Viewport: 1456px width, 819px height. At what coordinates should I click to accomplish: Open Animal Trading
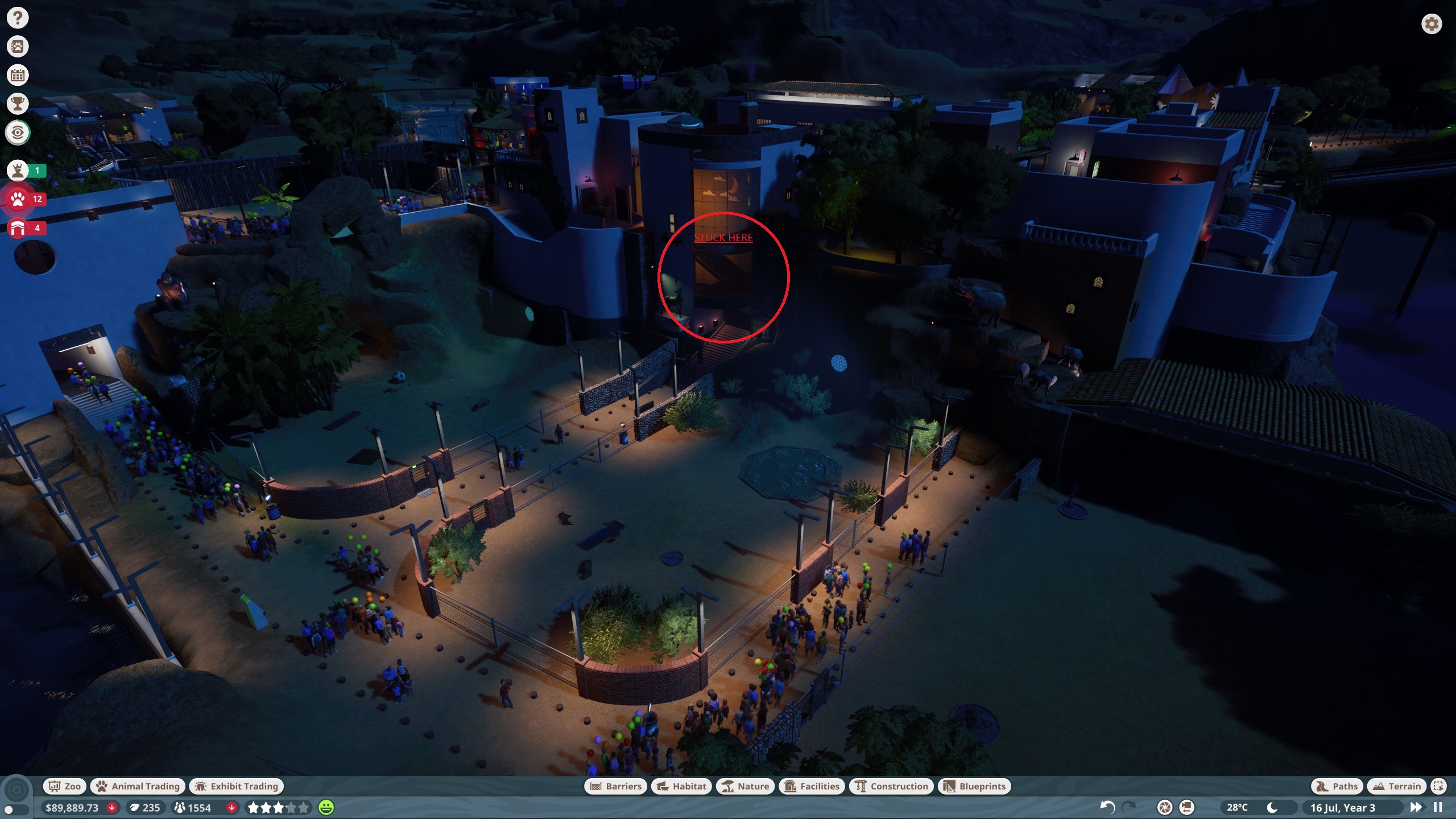pos(138,786)
